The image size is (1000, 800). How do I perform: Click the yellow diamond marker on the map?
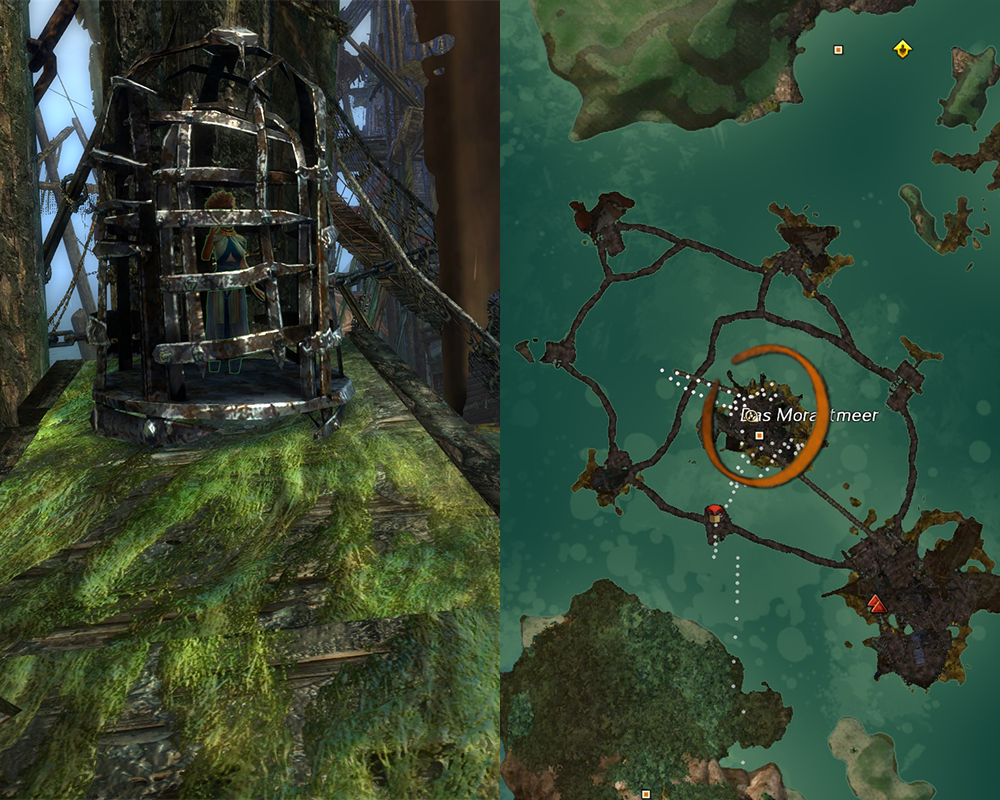[903, 49]
